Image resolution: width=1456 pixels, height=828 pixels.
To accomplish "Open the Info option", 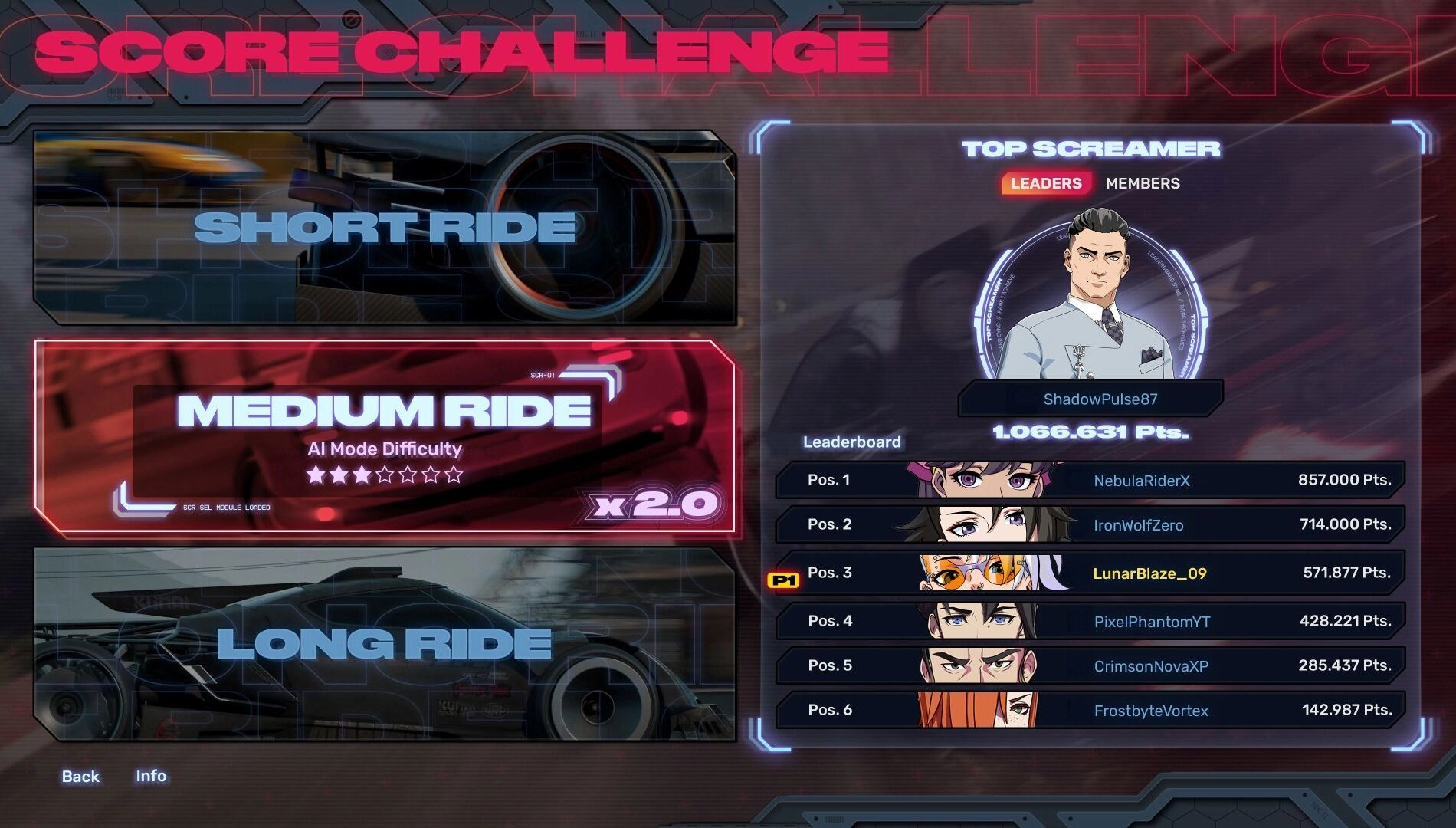I will click(x=152, y=776).
